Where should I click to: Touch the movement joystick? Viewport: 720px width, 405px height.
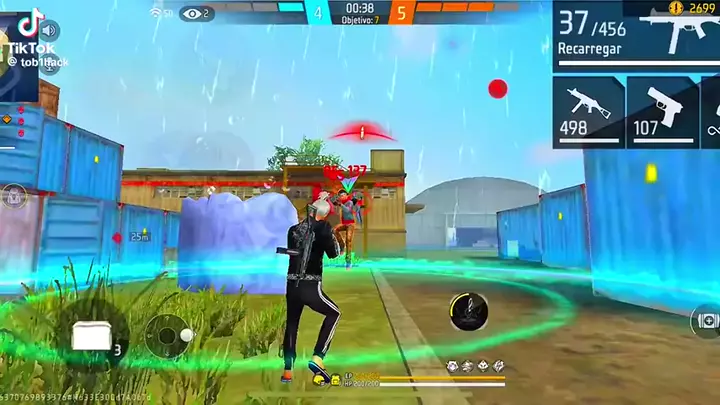(168, 337)
